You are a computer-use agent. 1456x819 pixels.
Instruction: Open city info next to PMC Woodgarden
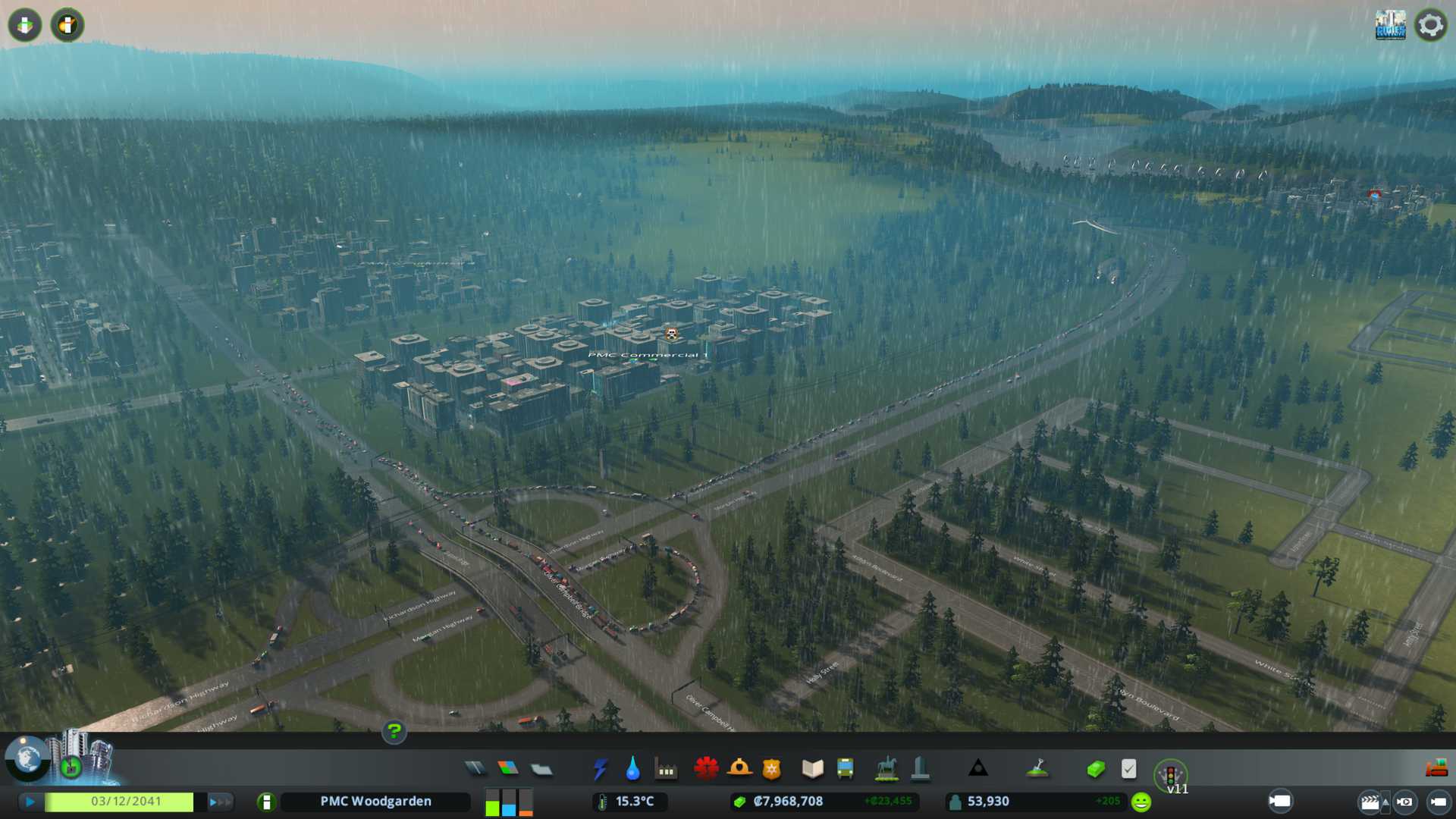tap(266, 802)
